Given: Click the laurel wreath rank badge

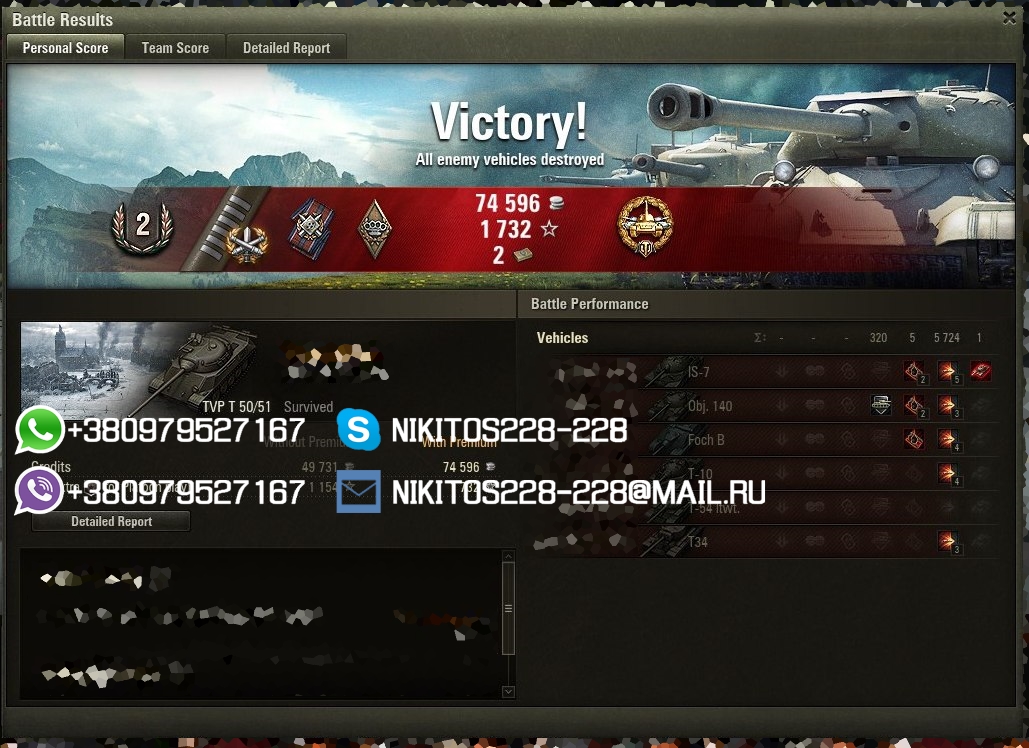Looking at the screenshot, I should 142,227.
